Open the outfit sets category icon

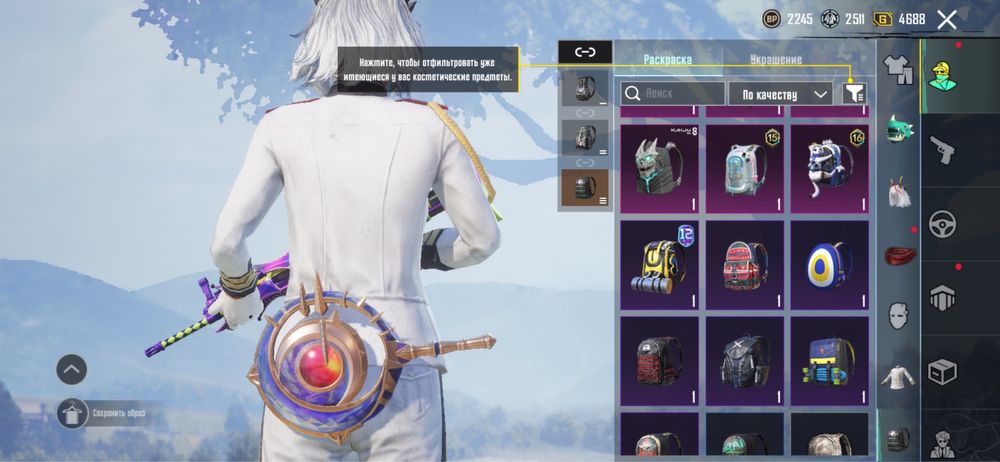pos(898,70)
